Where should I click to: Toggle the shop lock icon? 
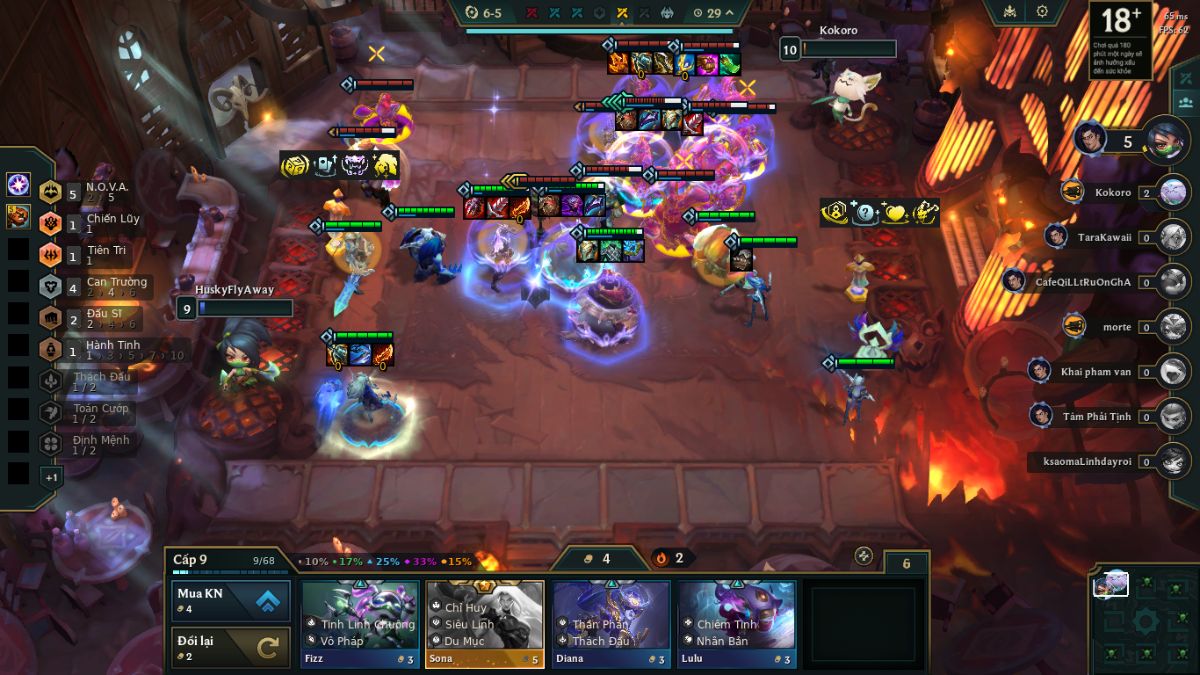(x=864, y=556)
